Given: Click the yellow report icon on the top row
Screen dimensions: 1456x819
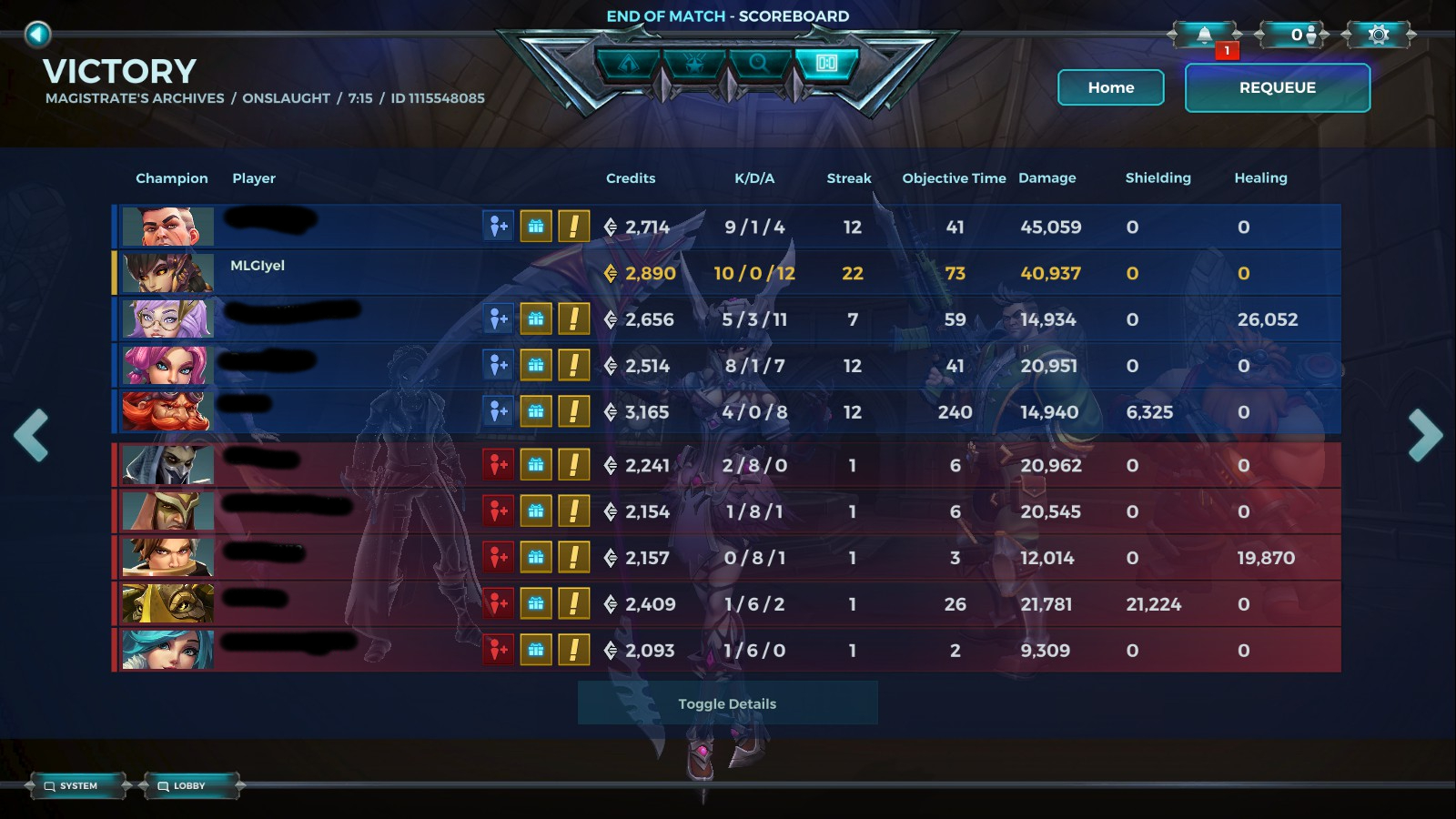Looking at the screenshot, I should tap(572, 227).
